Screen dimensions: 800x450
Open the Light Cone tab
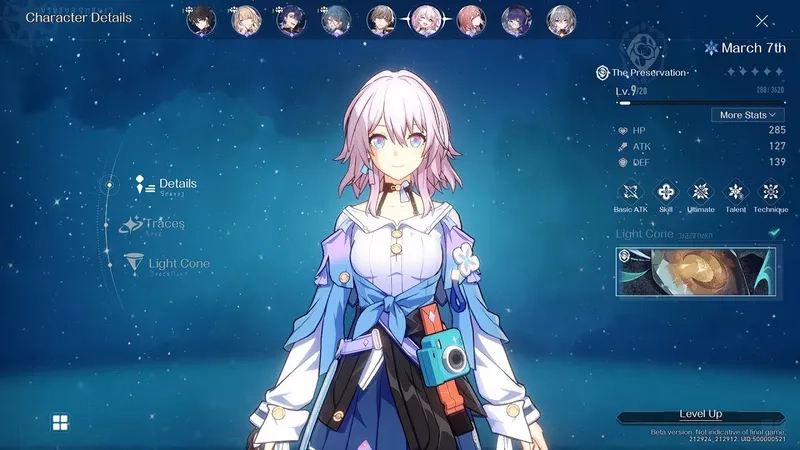click(x=178, y=264)
